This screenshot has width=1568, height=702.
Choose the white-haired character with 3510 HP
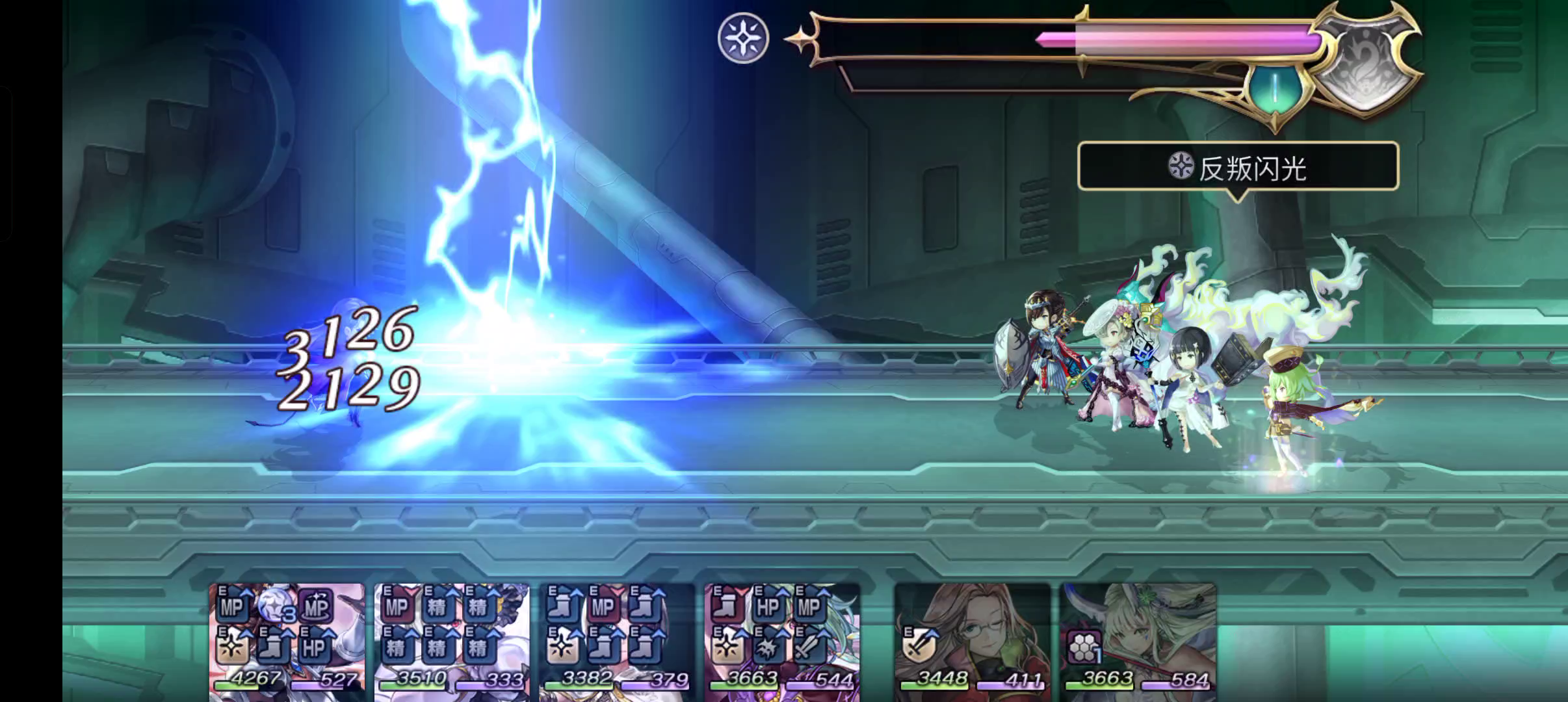point(452,641)
